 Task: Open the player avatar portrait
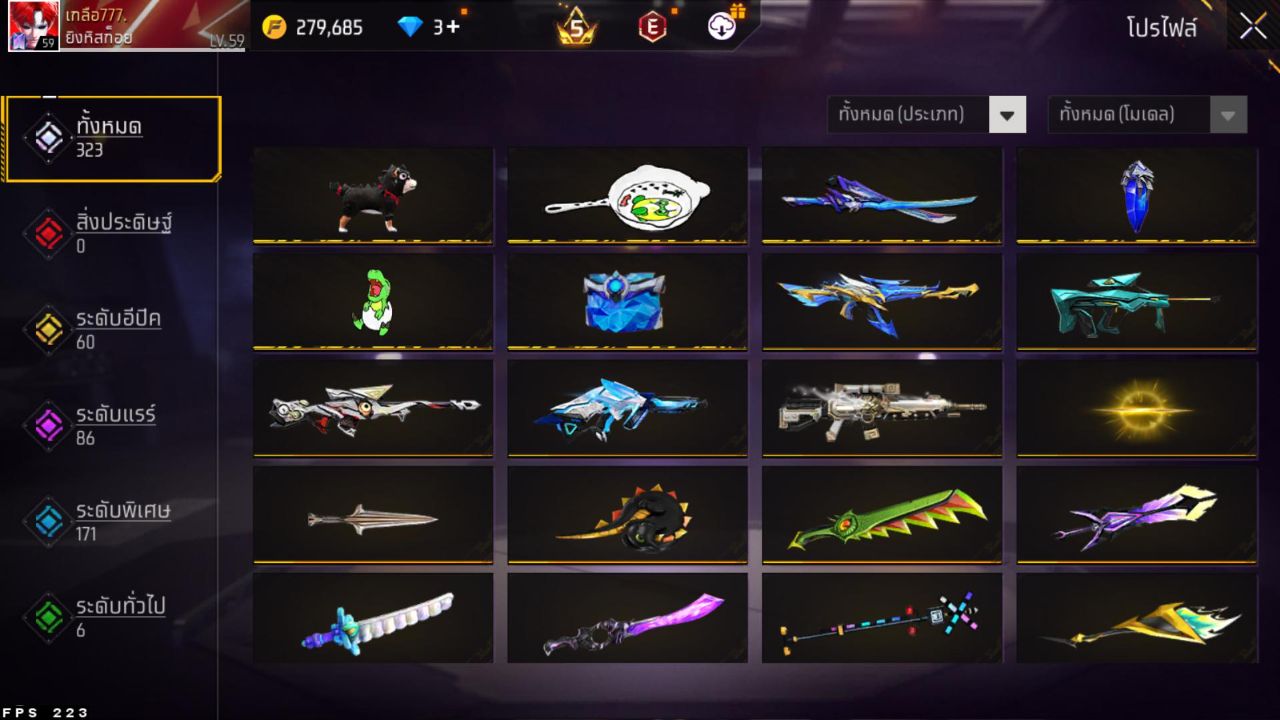(x=35, y=27)
